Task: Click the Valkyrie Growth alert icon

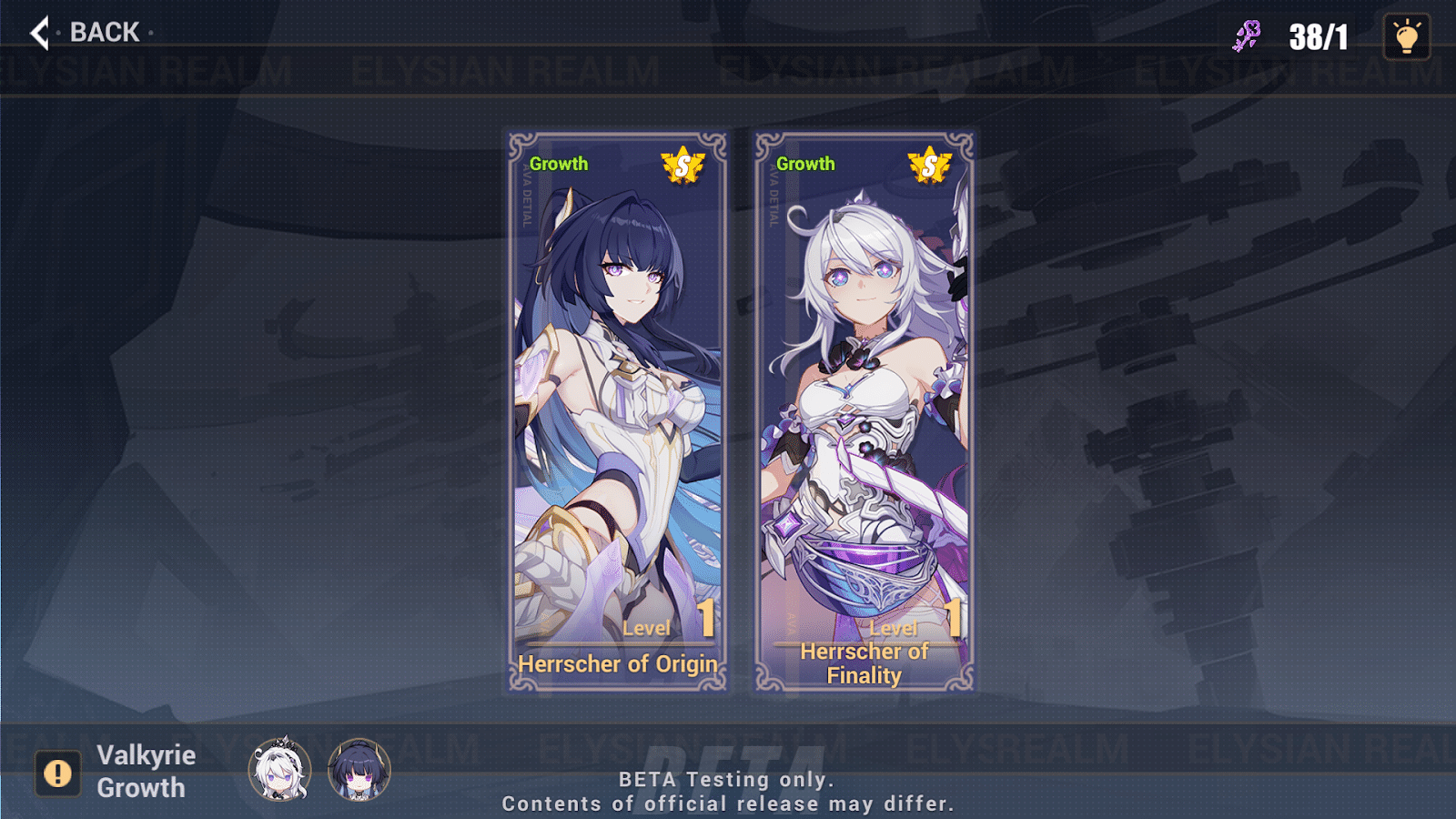Action: (57, 769)
